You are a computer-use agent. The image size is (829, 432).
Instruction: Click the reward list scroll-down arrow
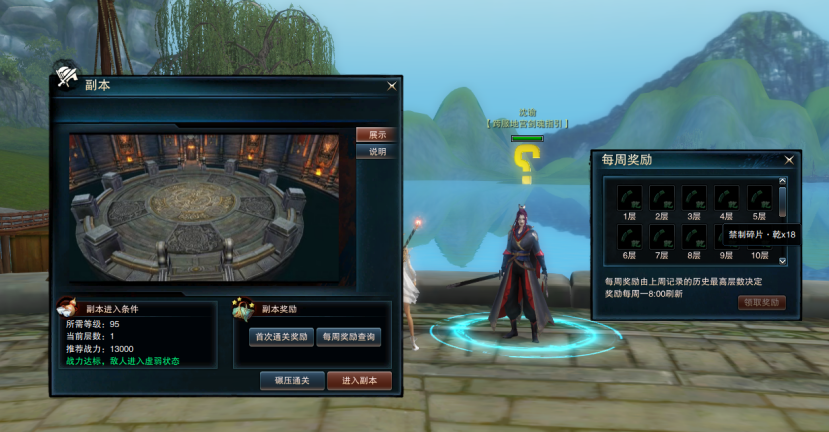coord(783,260)
